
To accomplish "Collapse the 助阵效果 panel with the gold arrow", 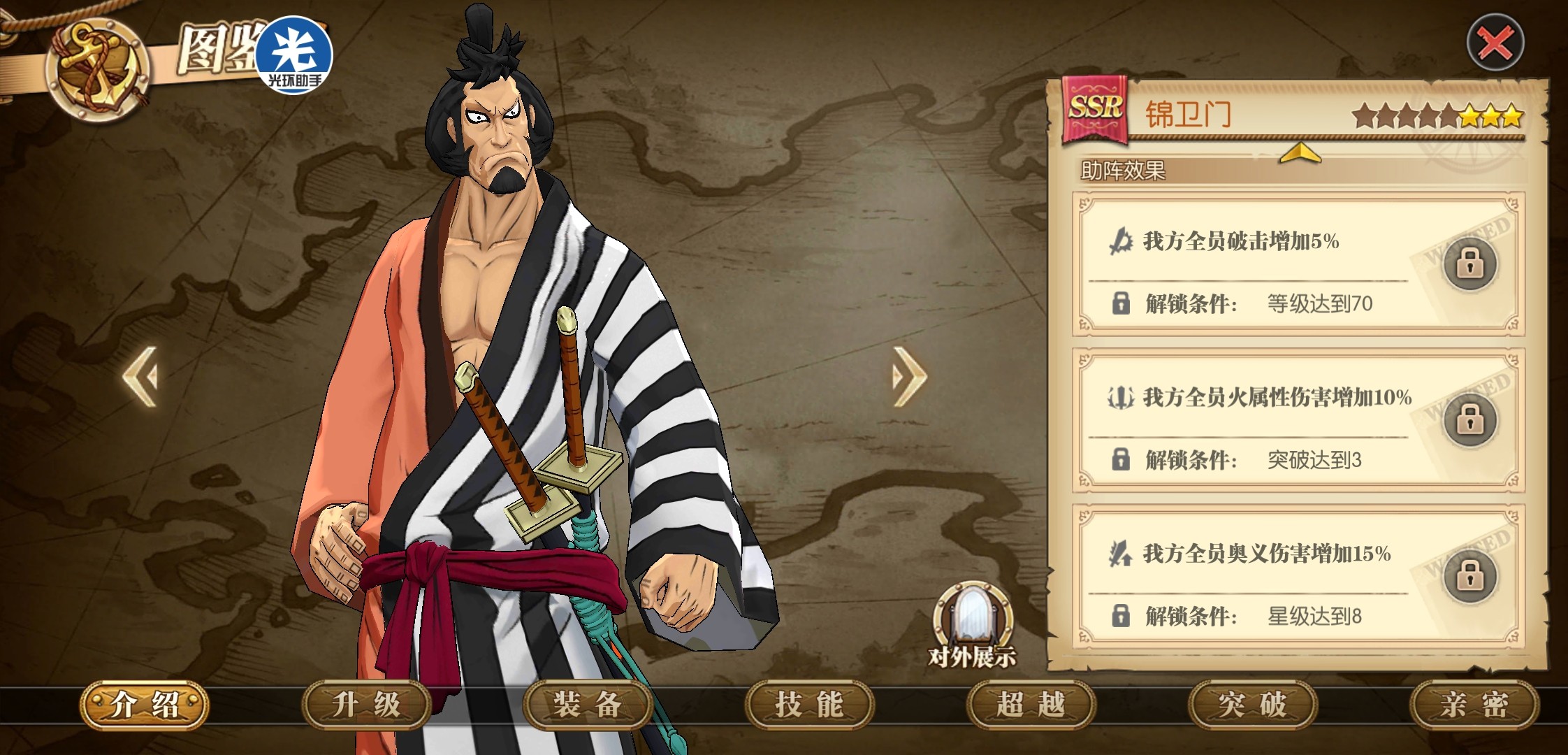I will [x=1300, y=153].
